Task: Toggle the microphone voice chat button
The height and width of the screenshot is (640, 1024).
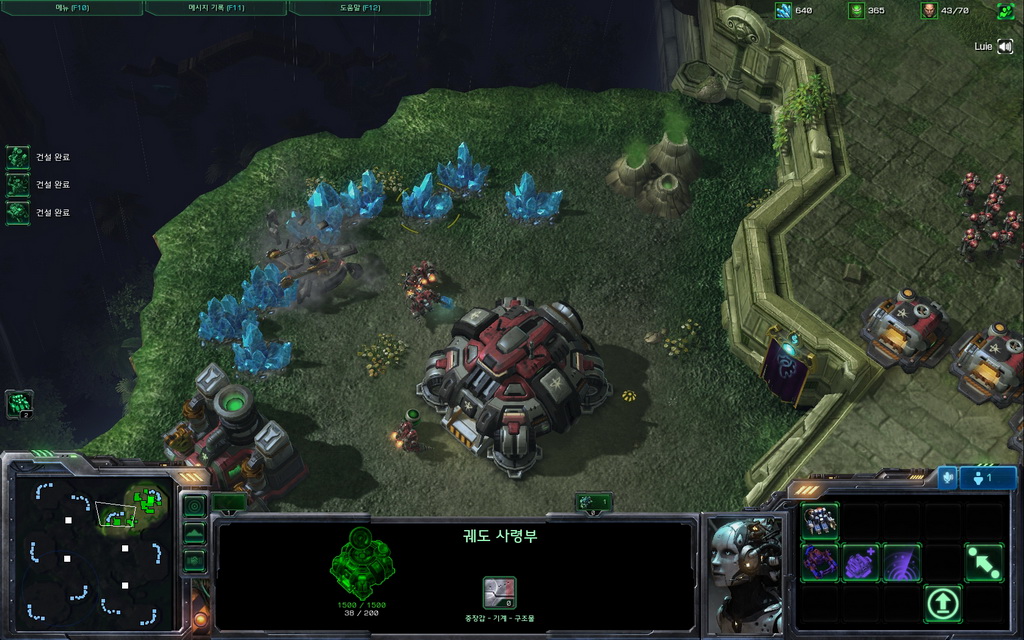Action: pos(947,478)
